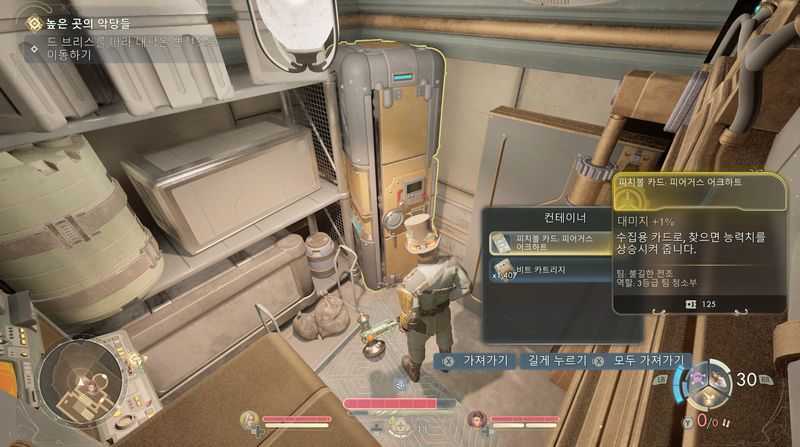
Task: Click the 모두 가져가기 take-all button
Action: click(x=640, y=360)
